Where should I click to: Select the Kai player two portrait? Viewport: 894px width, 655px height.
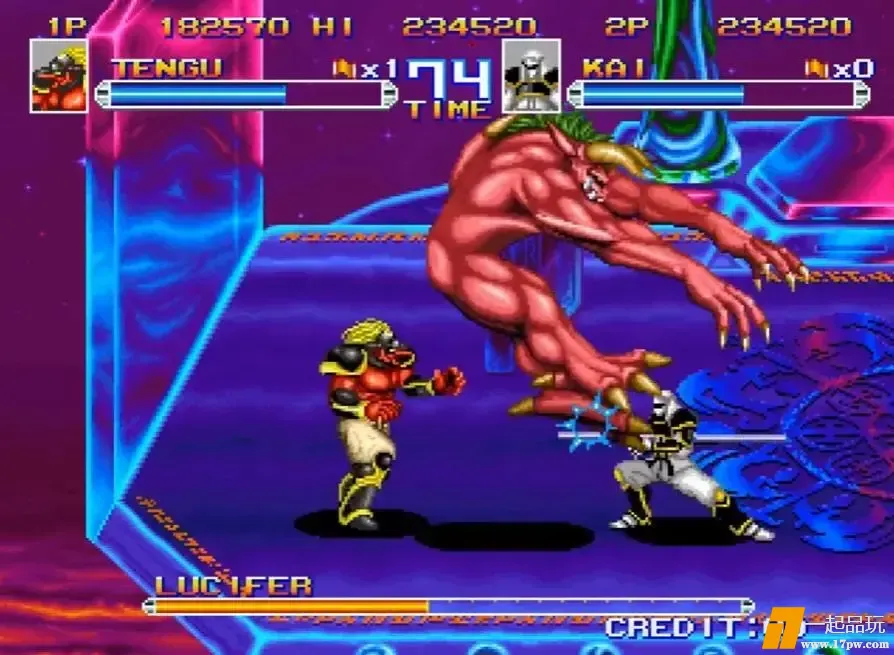531,76
